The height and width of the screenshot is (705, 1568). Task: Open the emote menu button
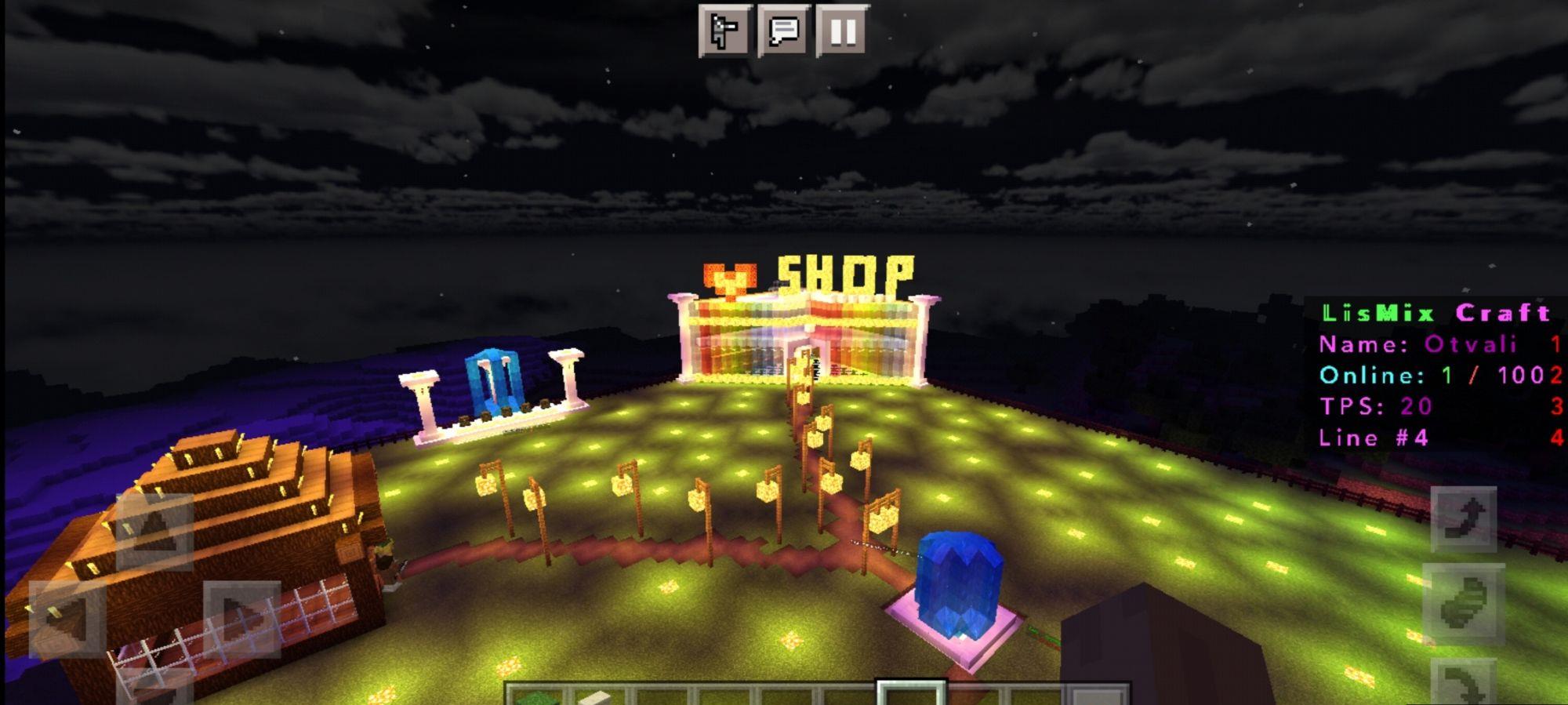click(x=725, y=31)
